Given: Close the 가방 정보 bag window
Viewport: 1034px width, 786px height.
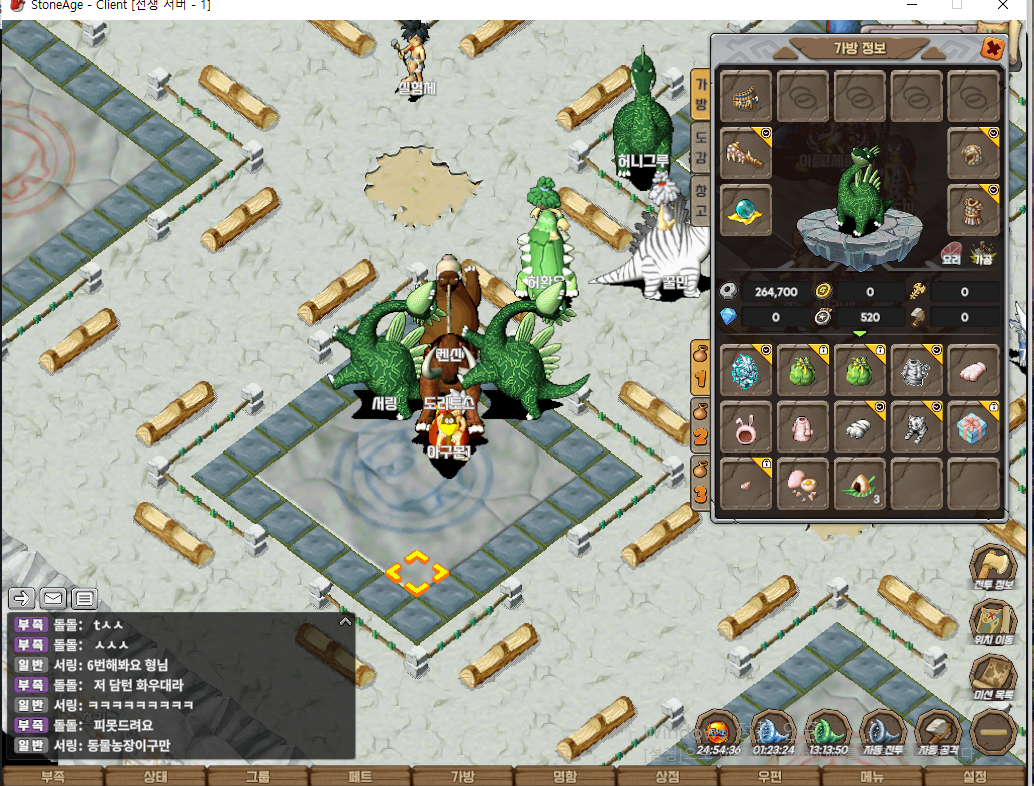Looking at the screenshot, I should tap(991, 47).
